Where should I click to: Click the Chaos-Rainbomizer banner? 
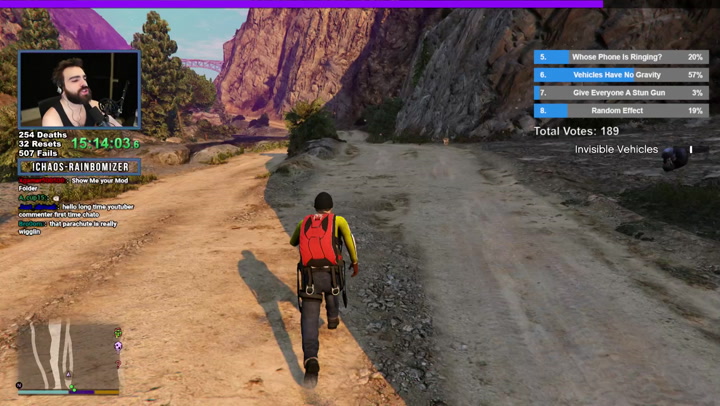pyautogui.click(x=80, y=167)
